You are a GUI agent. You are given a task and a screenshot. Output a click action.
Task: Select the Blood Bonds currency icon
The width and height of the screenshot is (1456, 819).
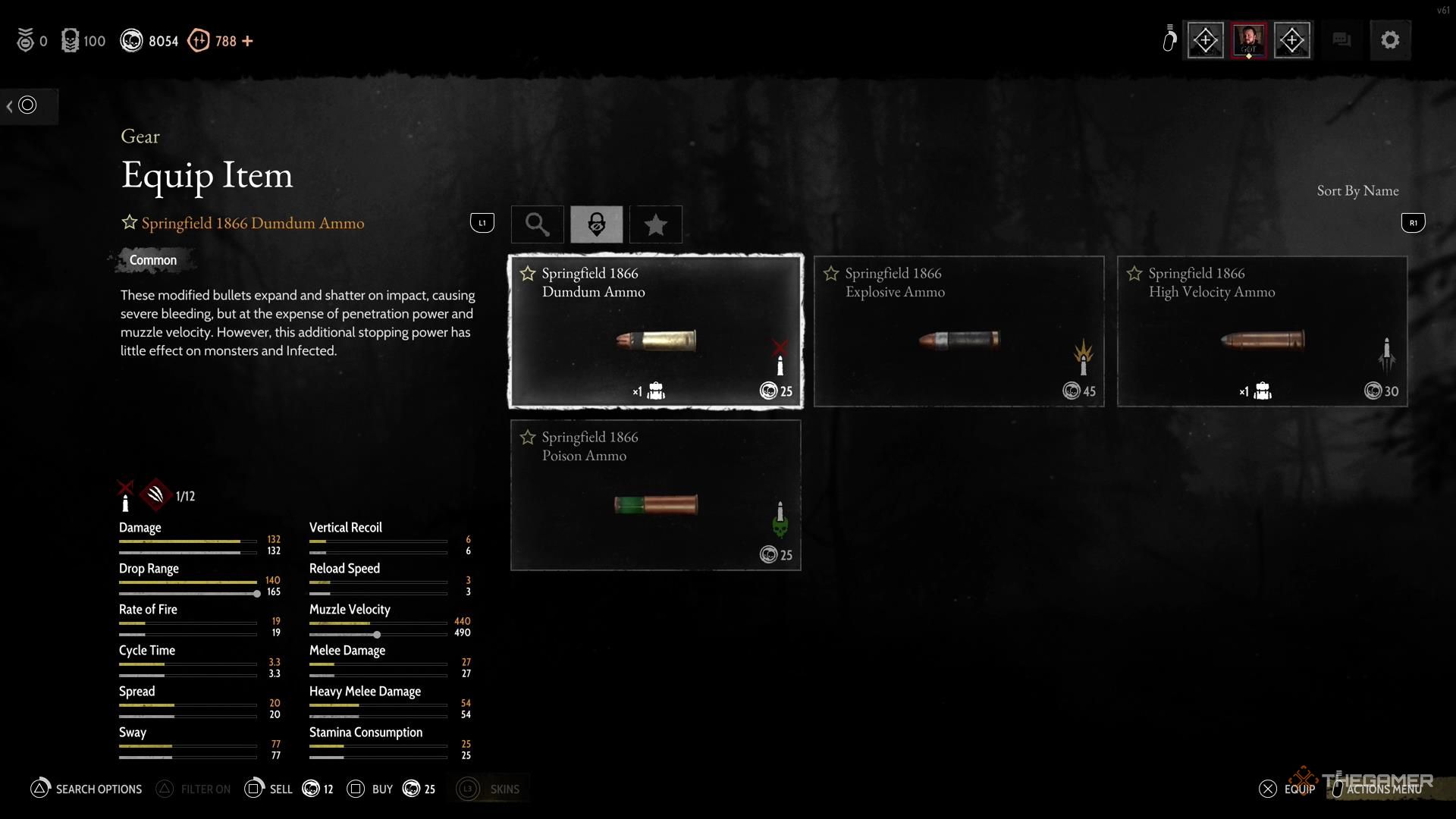(x=199, y=40)
